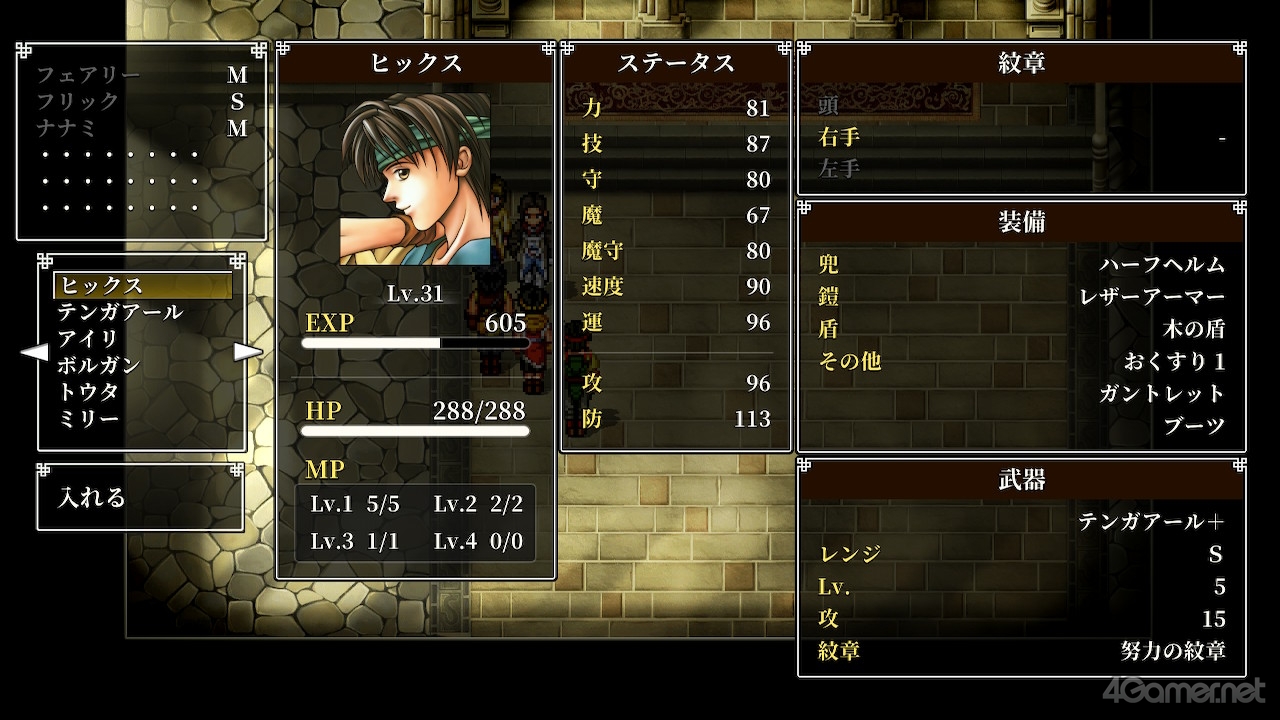
Task: Choose ミリー from the member list
Action: pyautogui.click(x=88, y=418)
